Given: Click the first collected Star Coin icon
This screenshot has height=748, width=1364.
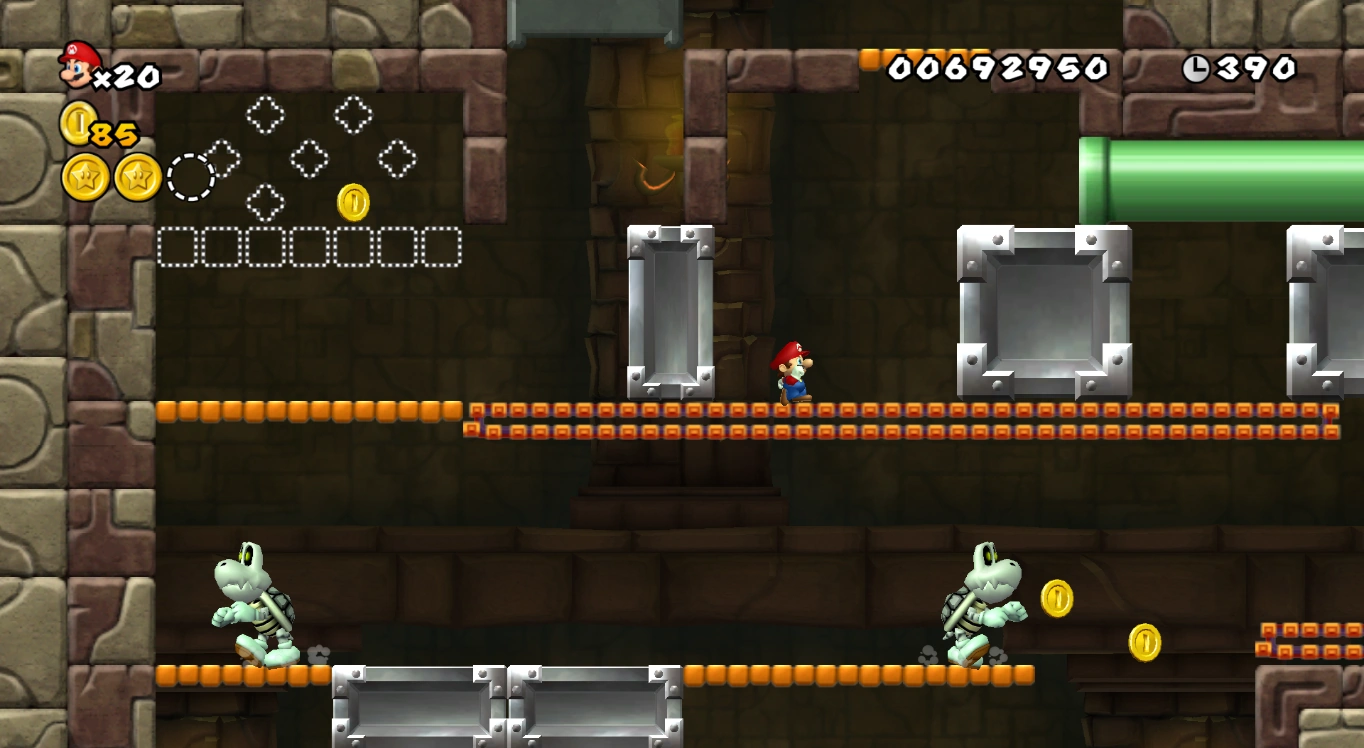Looking at the screenshot, I should click(86, 178).
